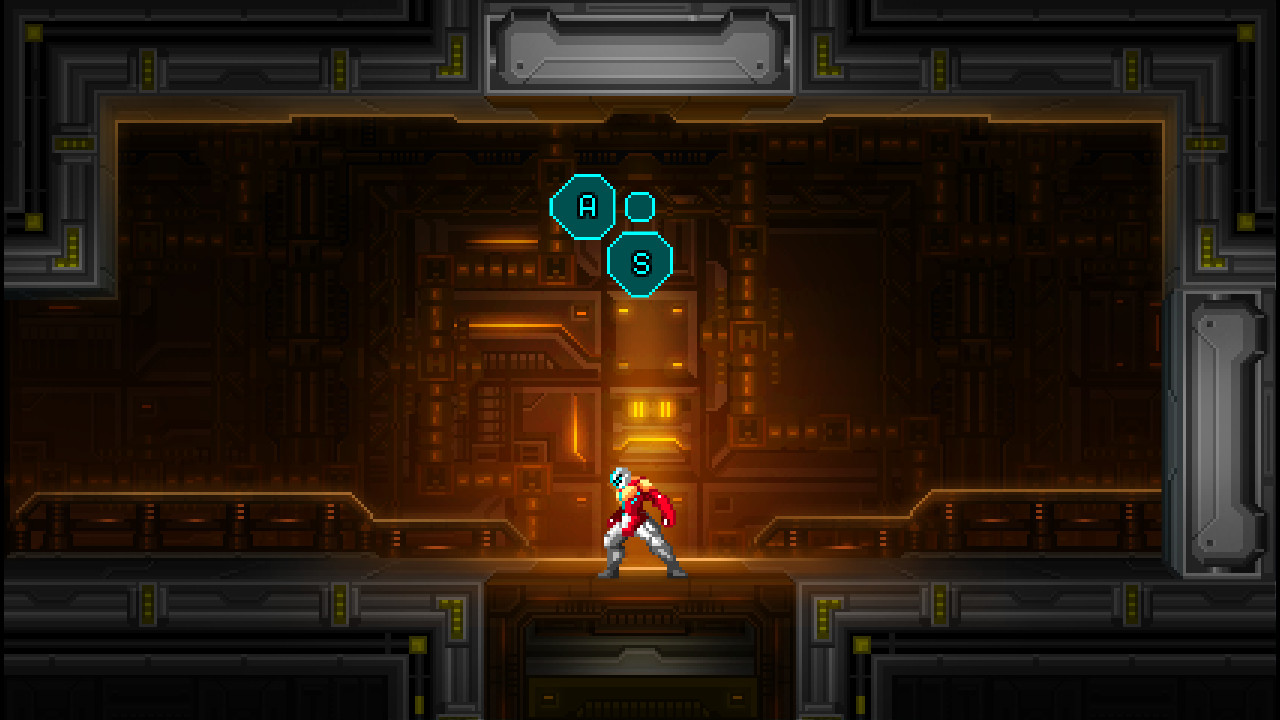Click the hexagonal S button prompt
This screenshot has width=1280, height=720.
pyautogui.click(x=641, y=265)
